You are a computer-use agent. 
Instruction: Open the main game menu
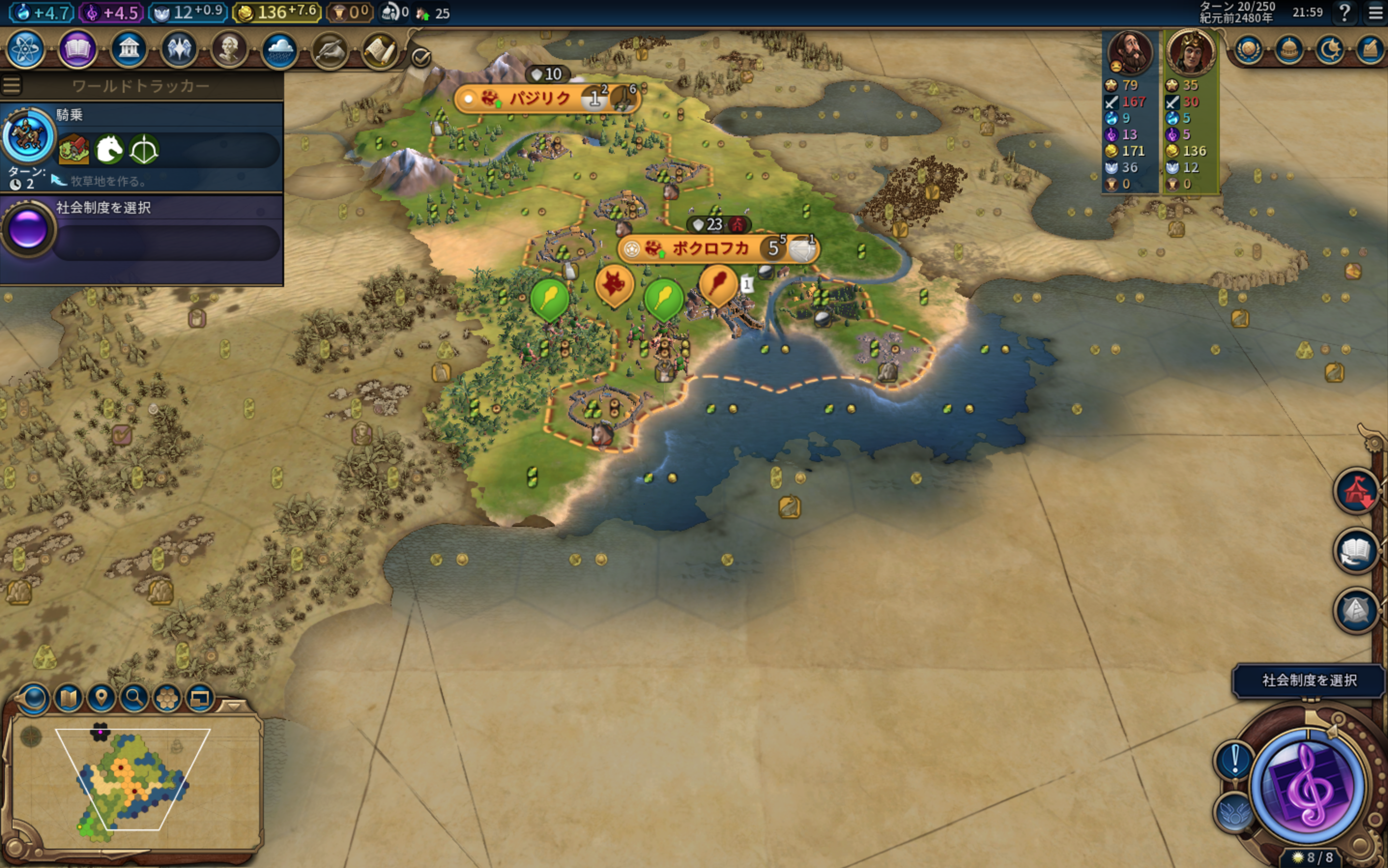[1375, 13]
